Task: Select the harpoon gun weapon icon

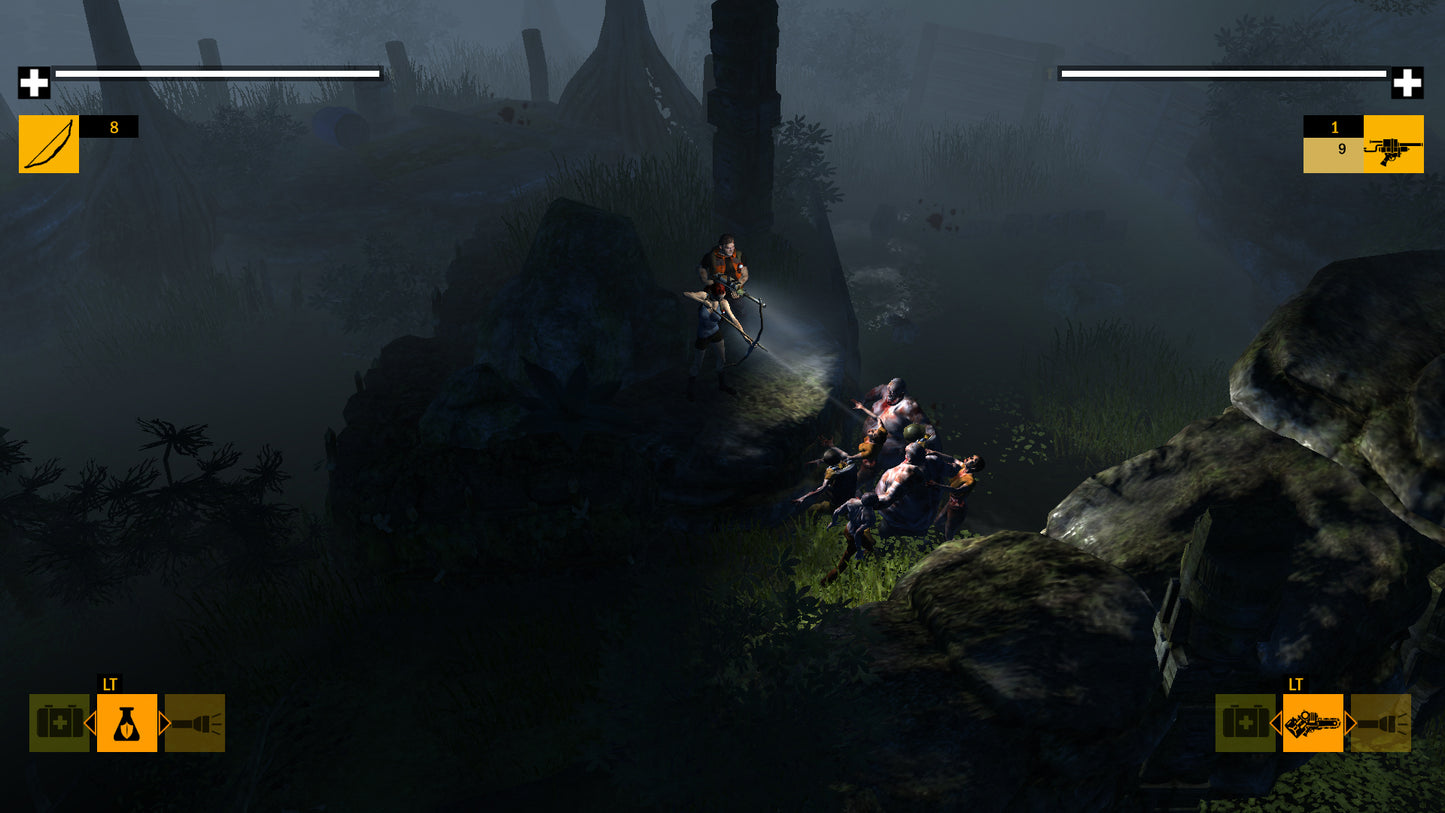Action: tap(1393, 144)
